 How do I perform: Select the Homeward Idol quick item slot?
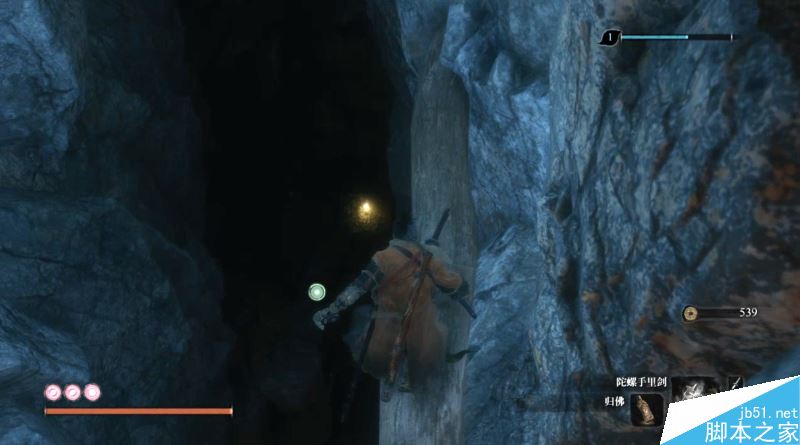click(648, 411)
